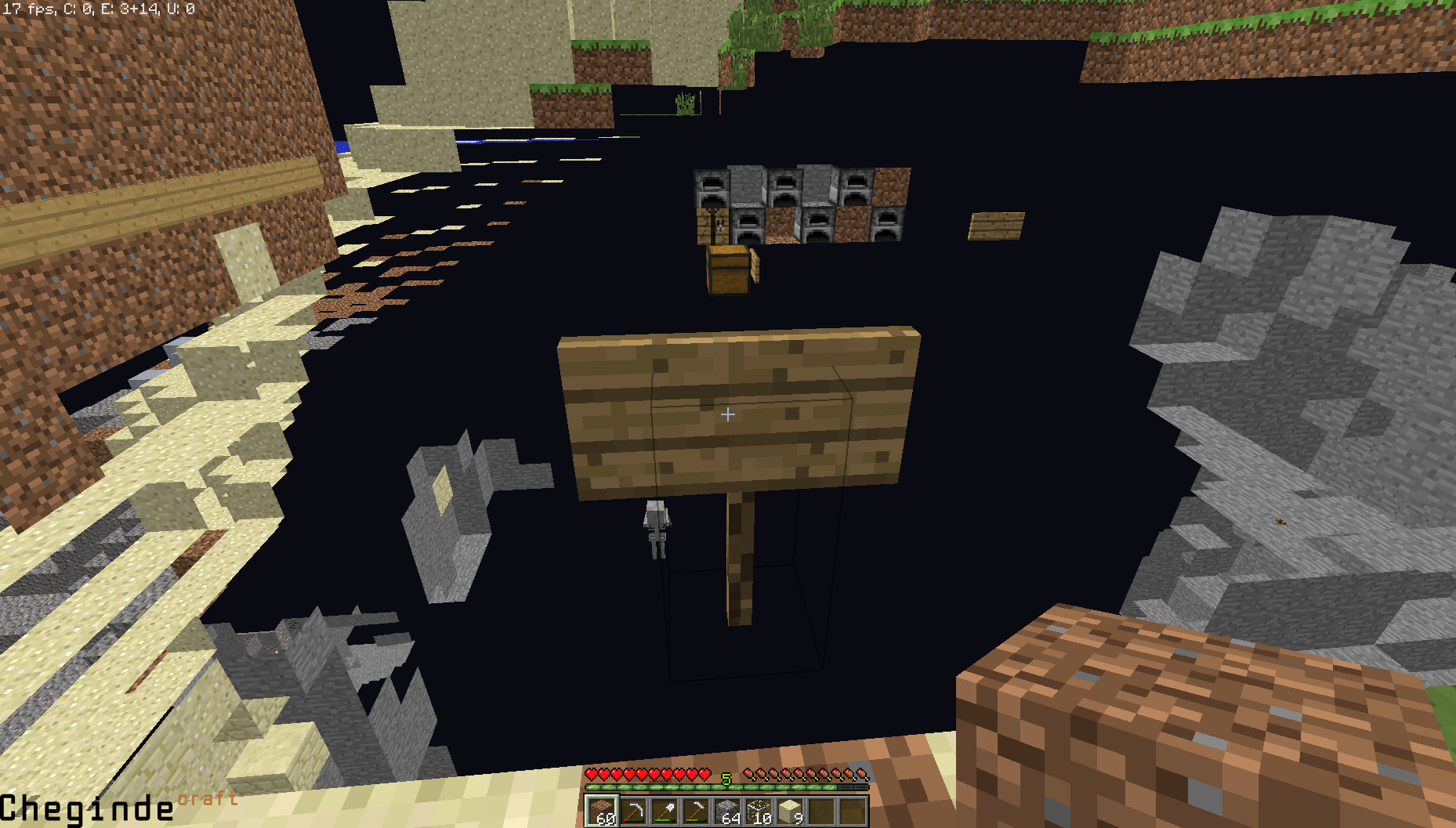Screen dimensions: 1456x828
Task: Select the dirt block hotbar slot
Action: tap(602, 812)
